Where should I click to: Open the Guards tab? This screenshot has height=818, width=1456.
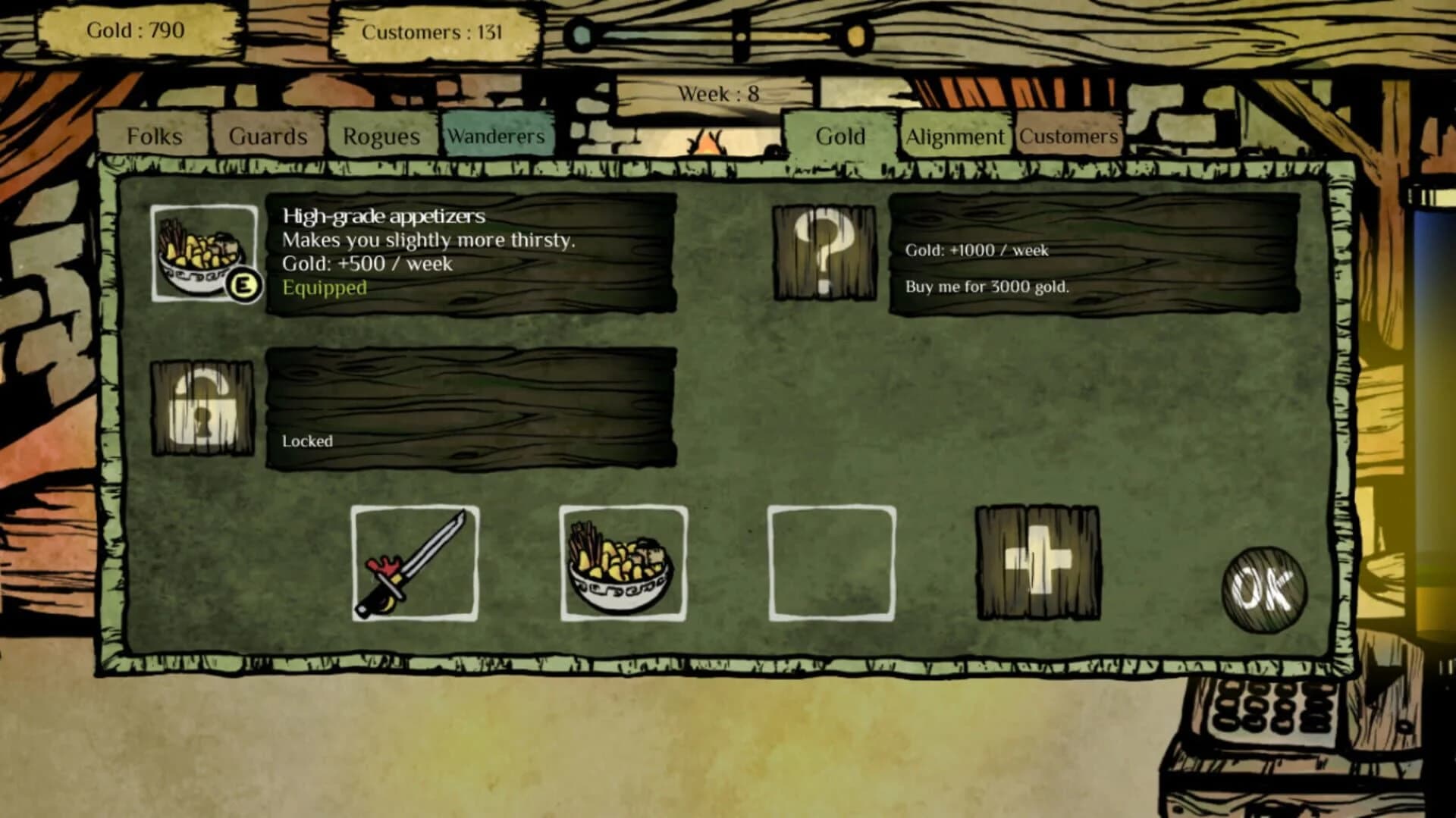point(267,136)
